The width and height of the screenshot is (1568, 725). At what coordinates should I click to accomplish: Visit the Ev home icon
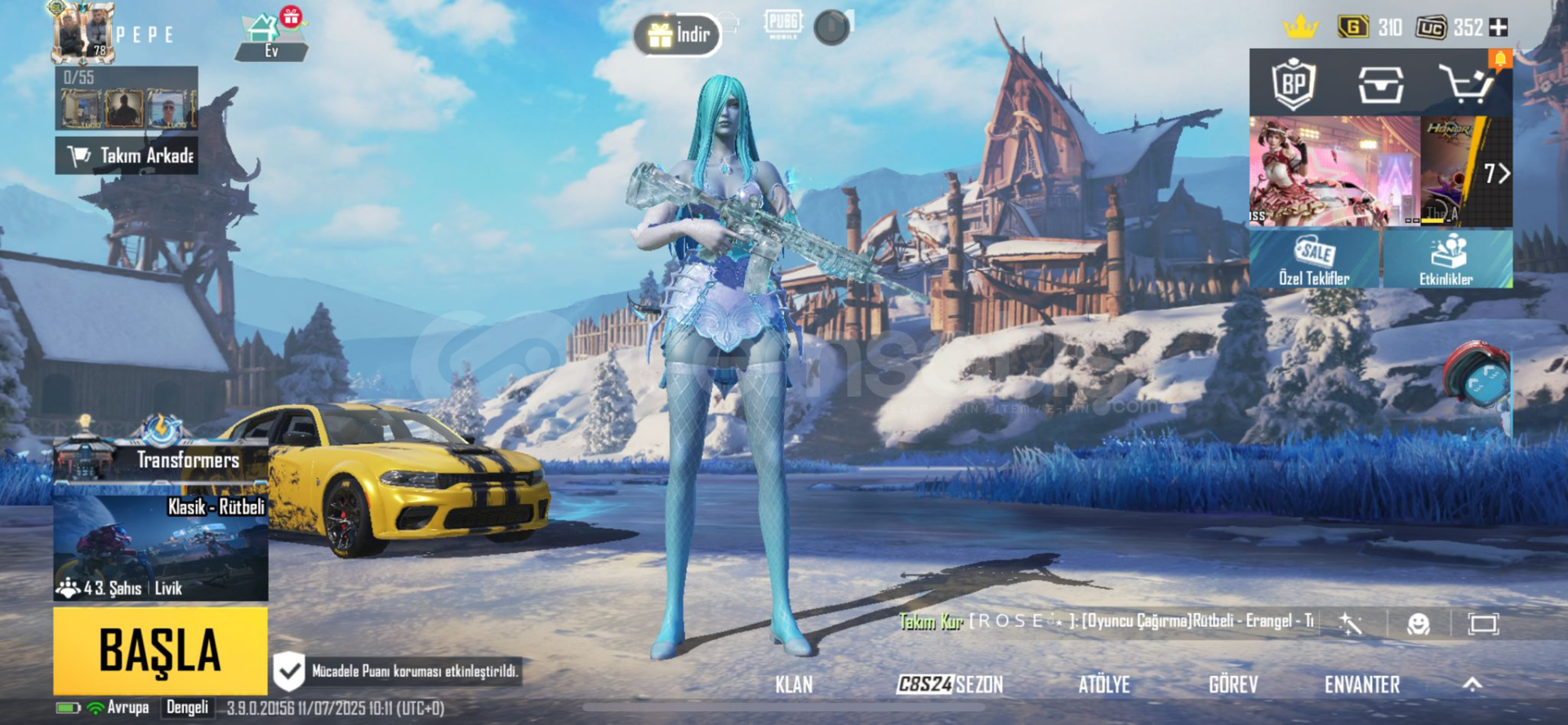pyautogui.click(x=270, y=37)
